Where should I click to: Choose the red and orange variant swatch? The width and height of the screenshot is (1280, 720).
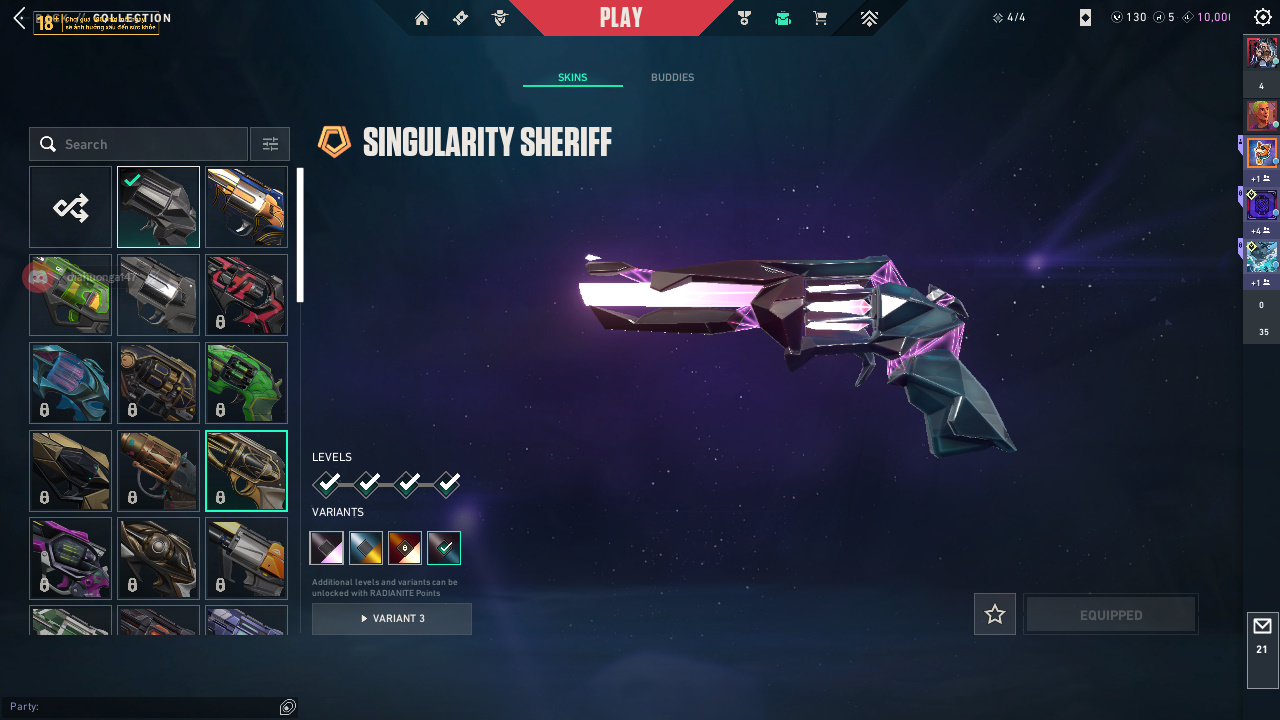click(405, 548)
